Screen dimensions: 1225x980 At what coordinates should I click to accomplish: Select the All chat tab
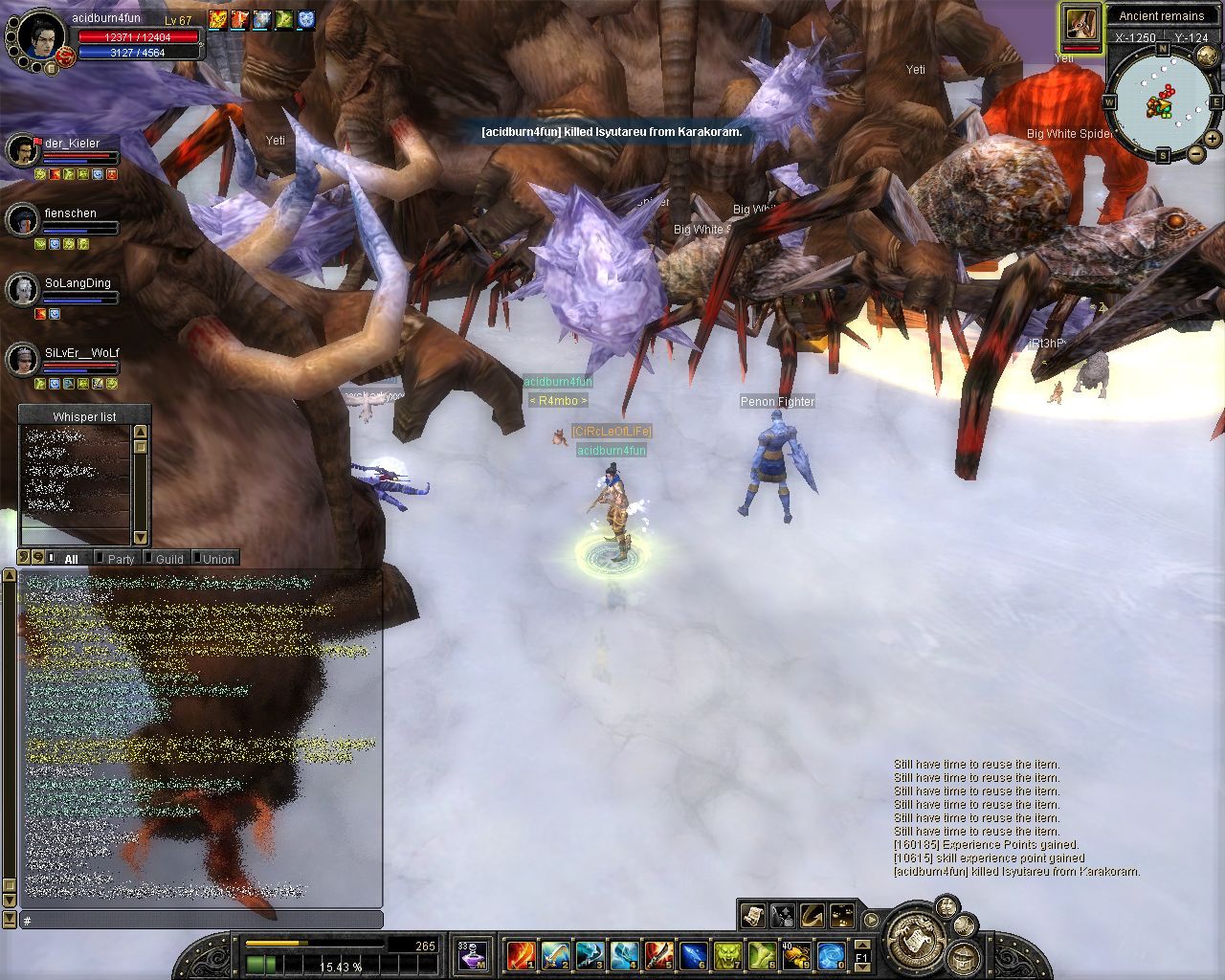[x=71, y=559]
